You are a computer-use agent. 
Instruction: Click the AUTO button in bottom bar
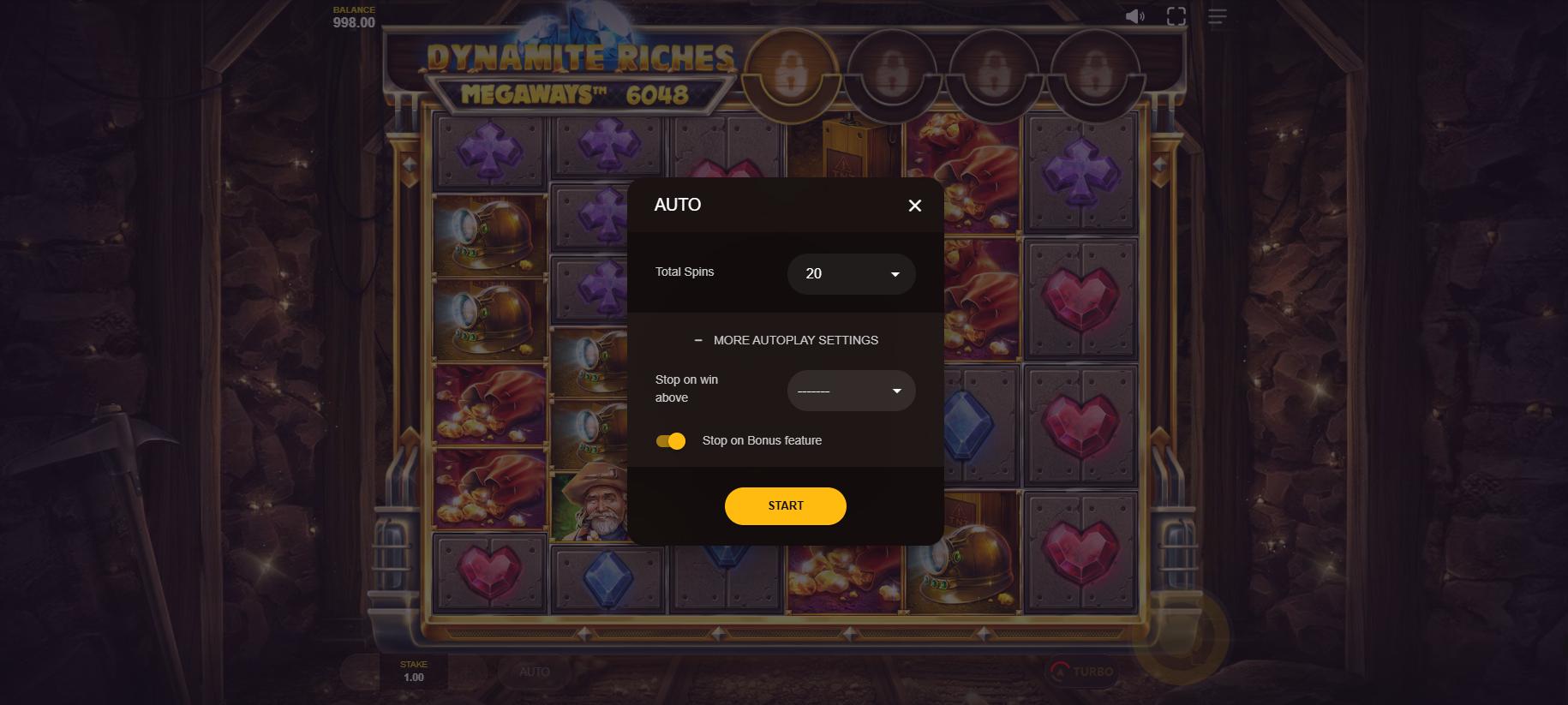click(535, 672)
